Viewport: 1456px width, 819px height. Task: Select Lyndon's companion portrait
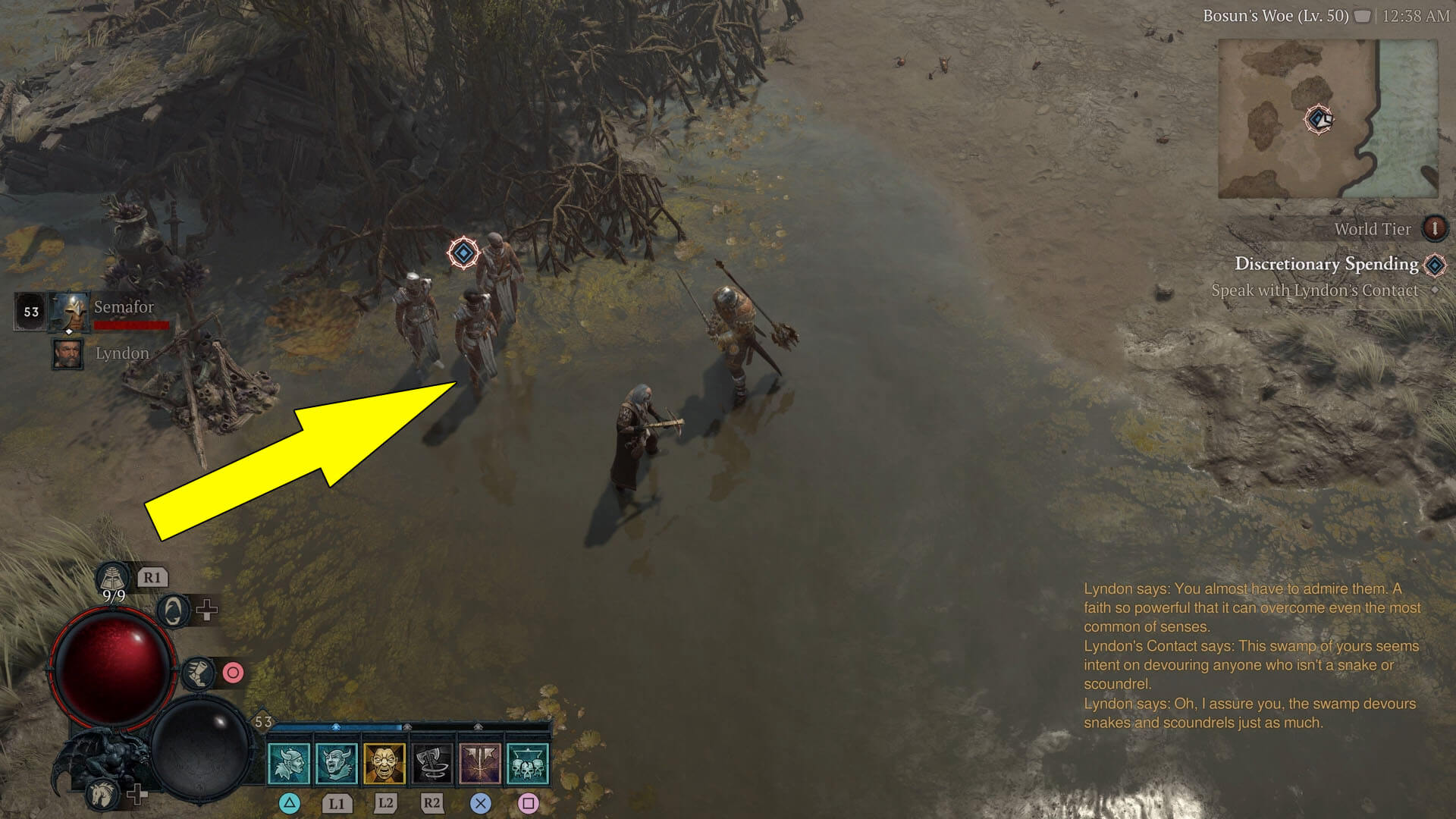tap(68, 355)
